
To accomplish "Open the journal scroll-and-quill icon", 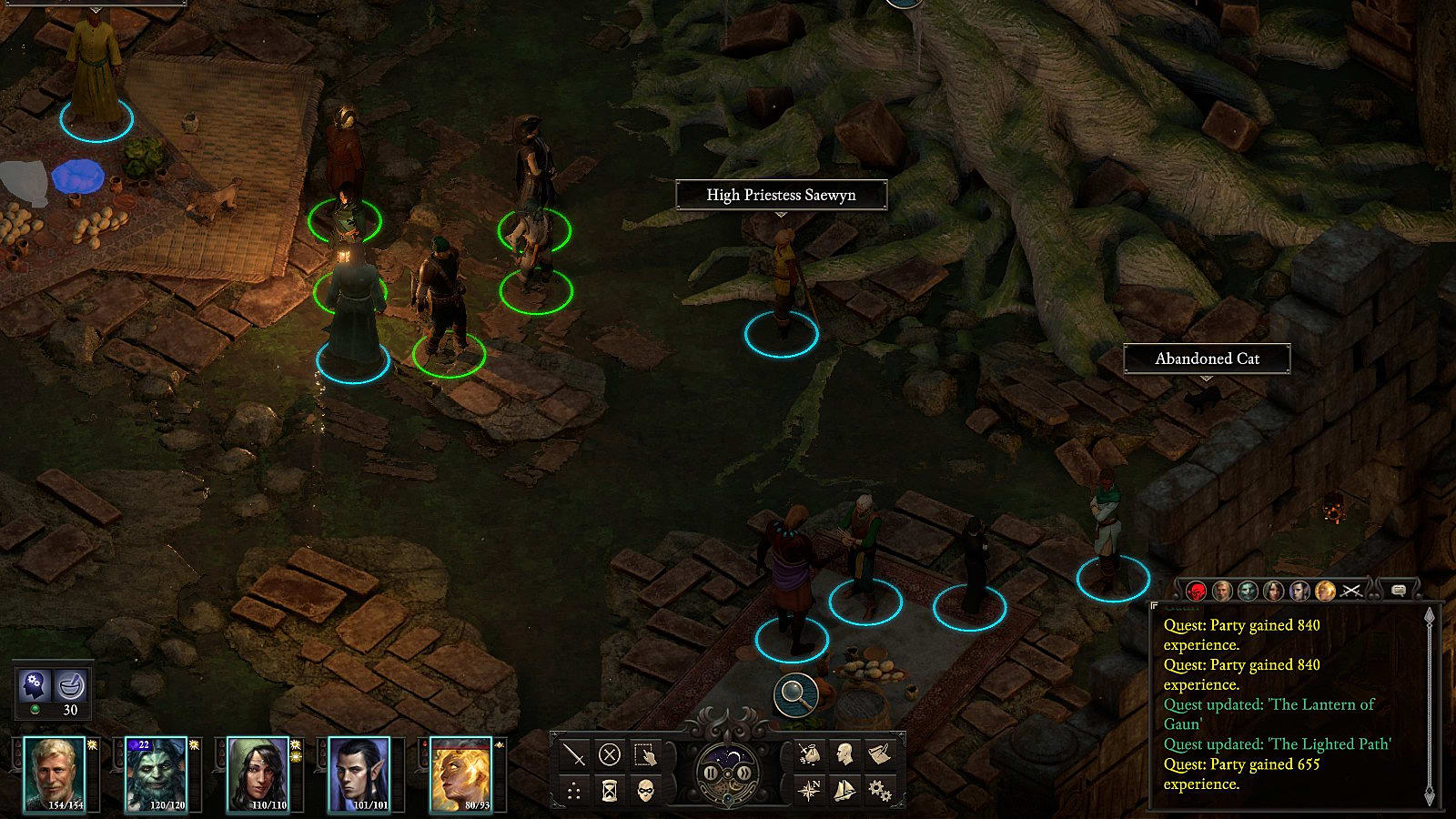I will 879,753.
